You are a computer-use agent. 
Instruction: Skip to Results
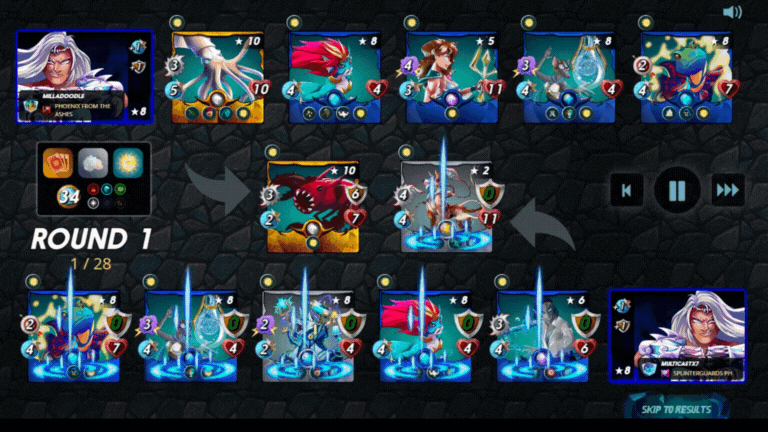pyautogui.click(x=677, y=409)
